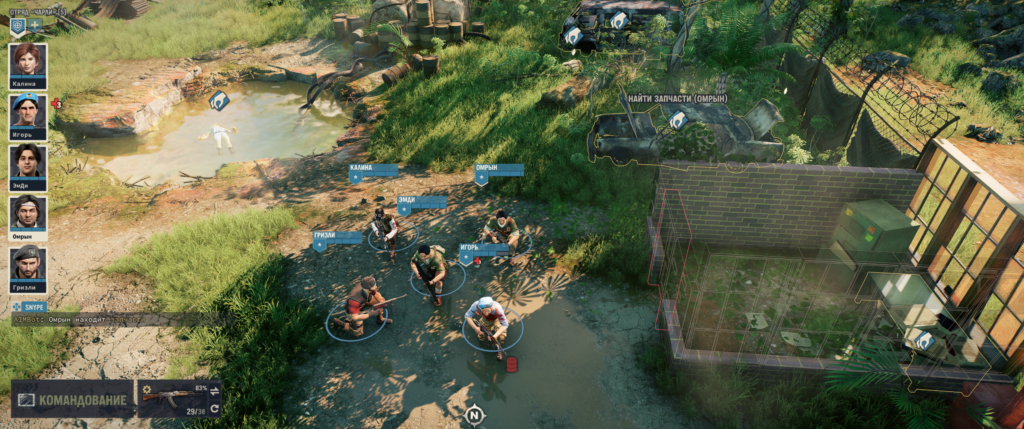The width and height of the screenshot is (1024, 429).
Task: Click the squad shield icon above the portraits
Action: click(x=17, y=24)
